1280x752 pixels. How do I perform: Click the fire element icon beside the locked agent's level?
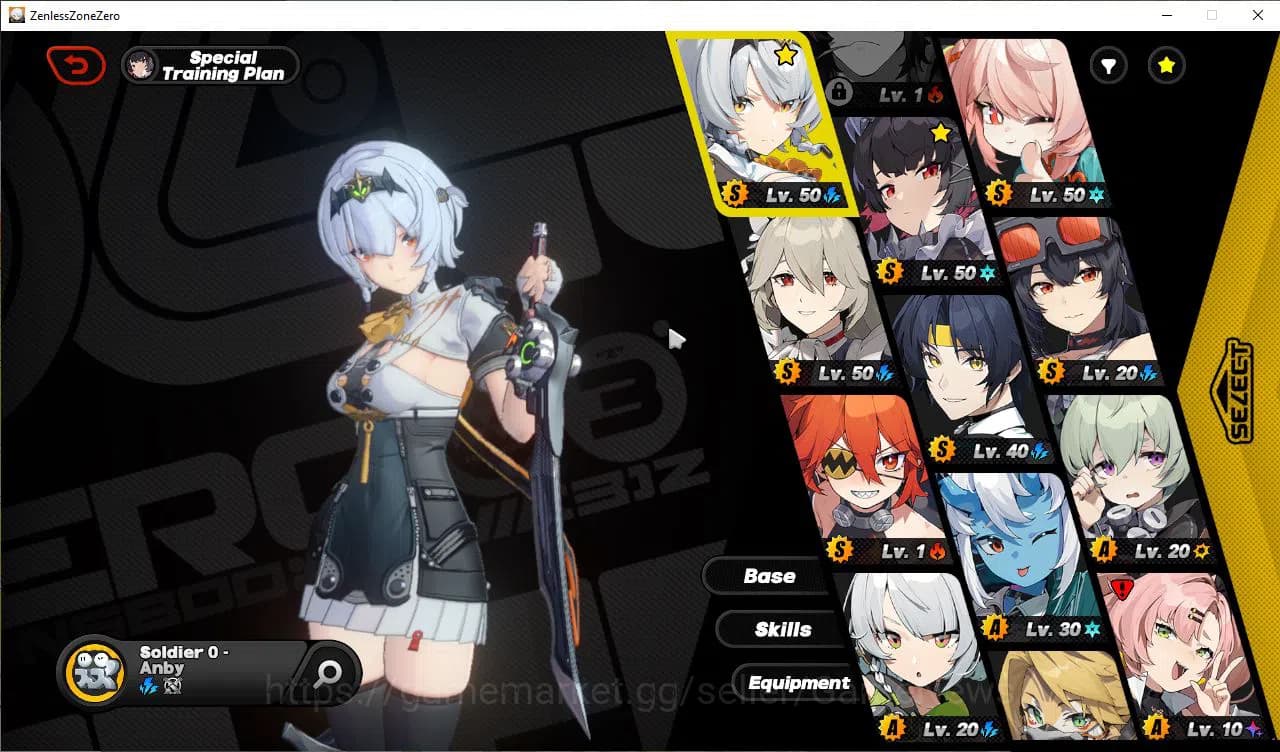936,95
